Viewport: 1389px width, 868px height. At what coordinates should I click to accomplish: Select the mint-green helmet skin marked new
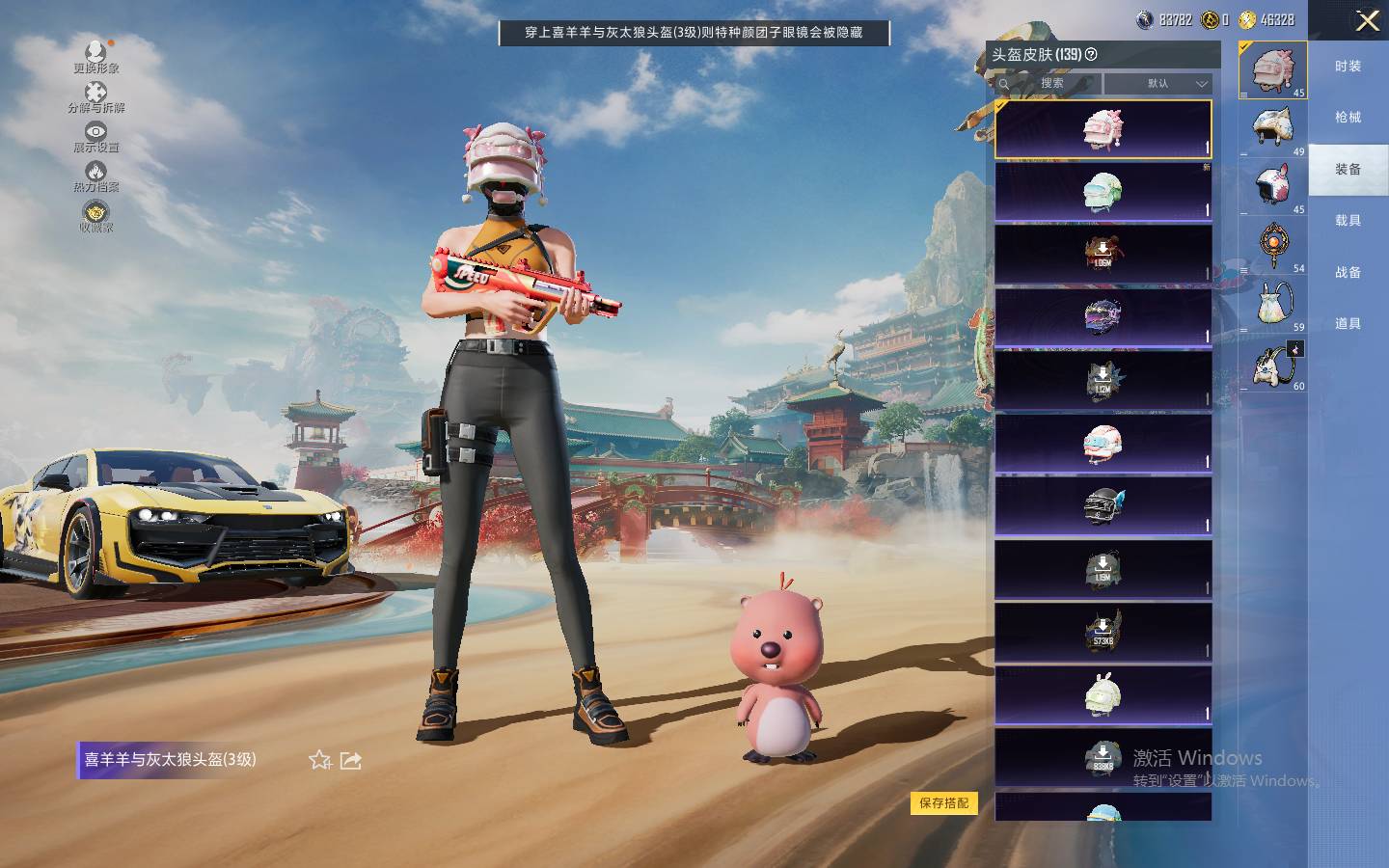click(1103, 192)
